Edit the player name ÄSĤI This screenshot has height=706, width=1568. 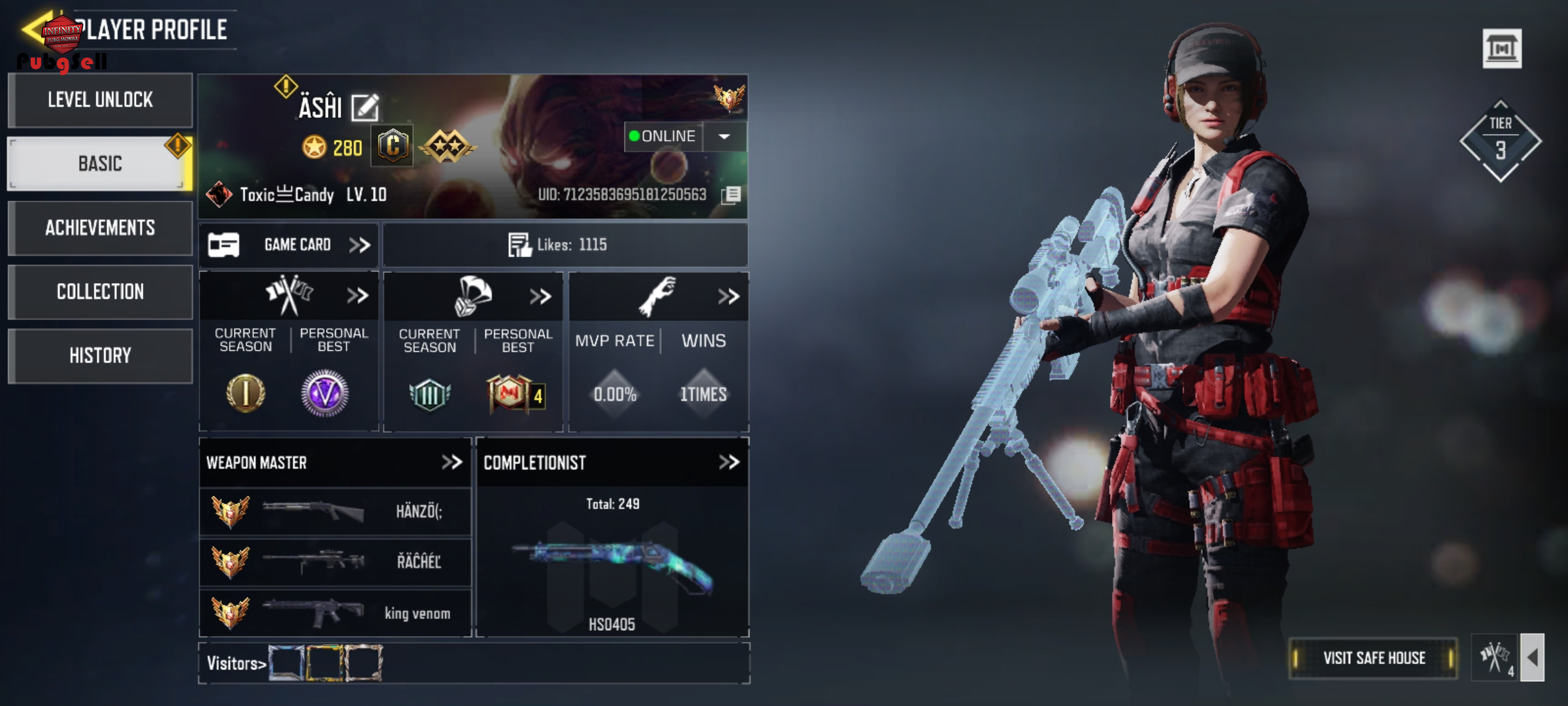(365, 108)
